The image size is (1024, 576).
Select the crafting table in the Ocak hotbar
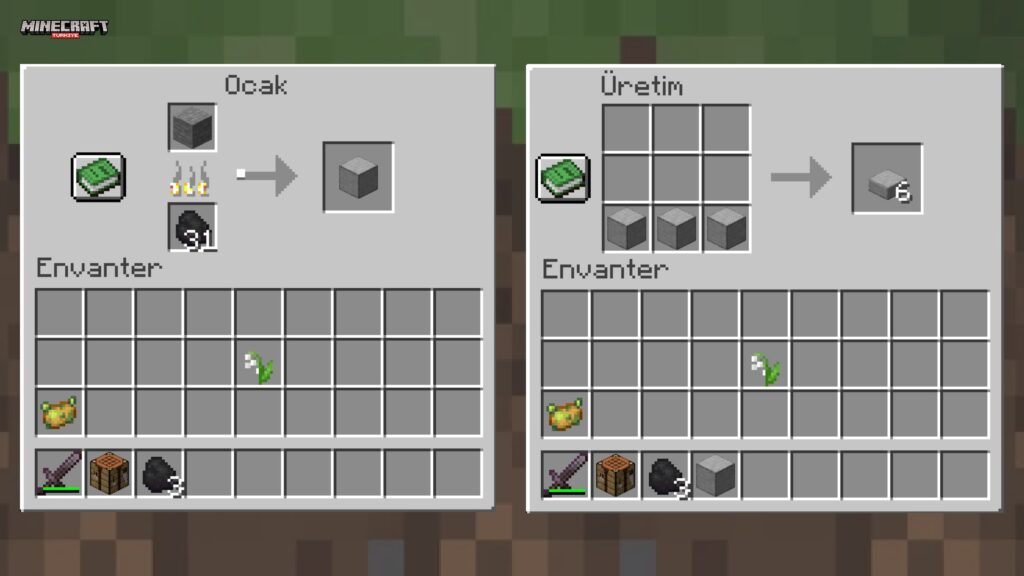(x=110, y=474)
